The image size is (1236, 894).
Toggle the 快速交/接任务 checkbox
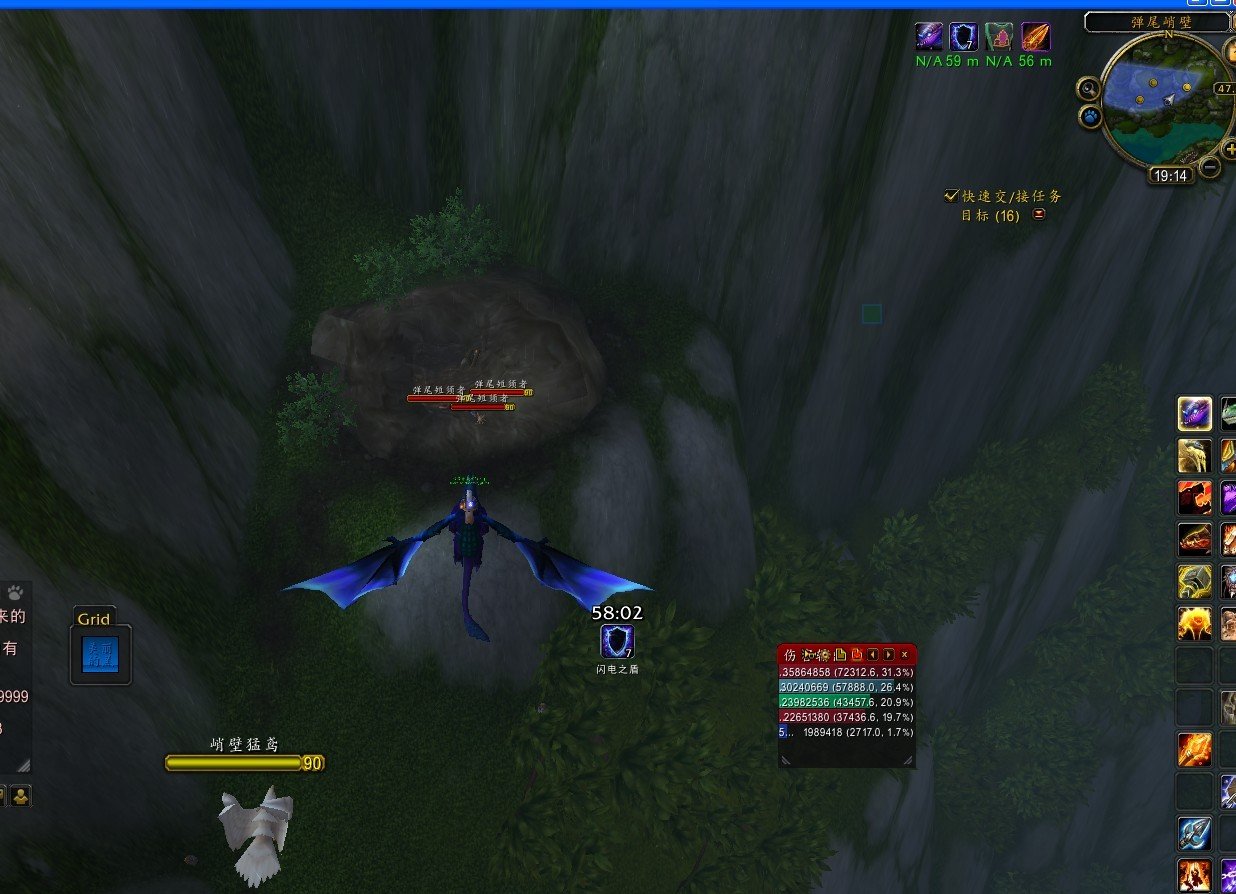[951, 196]
